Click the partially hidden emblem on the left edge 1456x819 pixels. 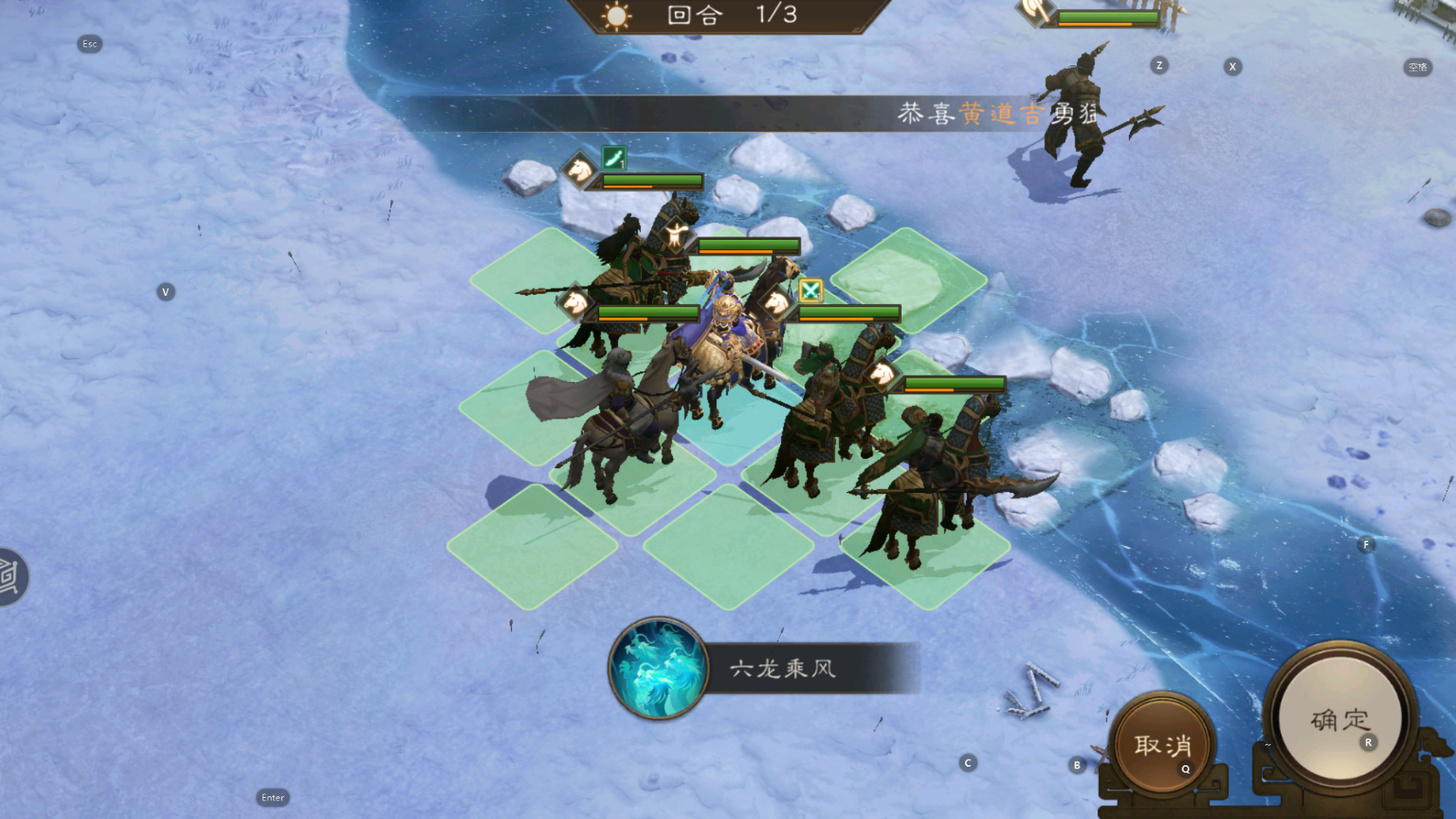pos(10,575)
